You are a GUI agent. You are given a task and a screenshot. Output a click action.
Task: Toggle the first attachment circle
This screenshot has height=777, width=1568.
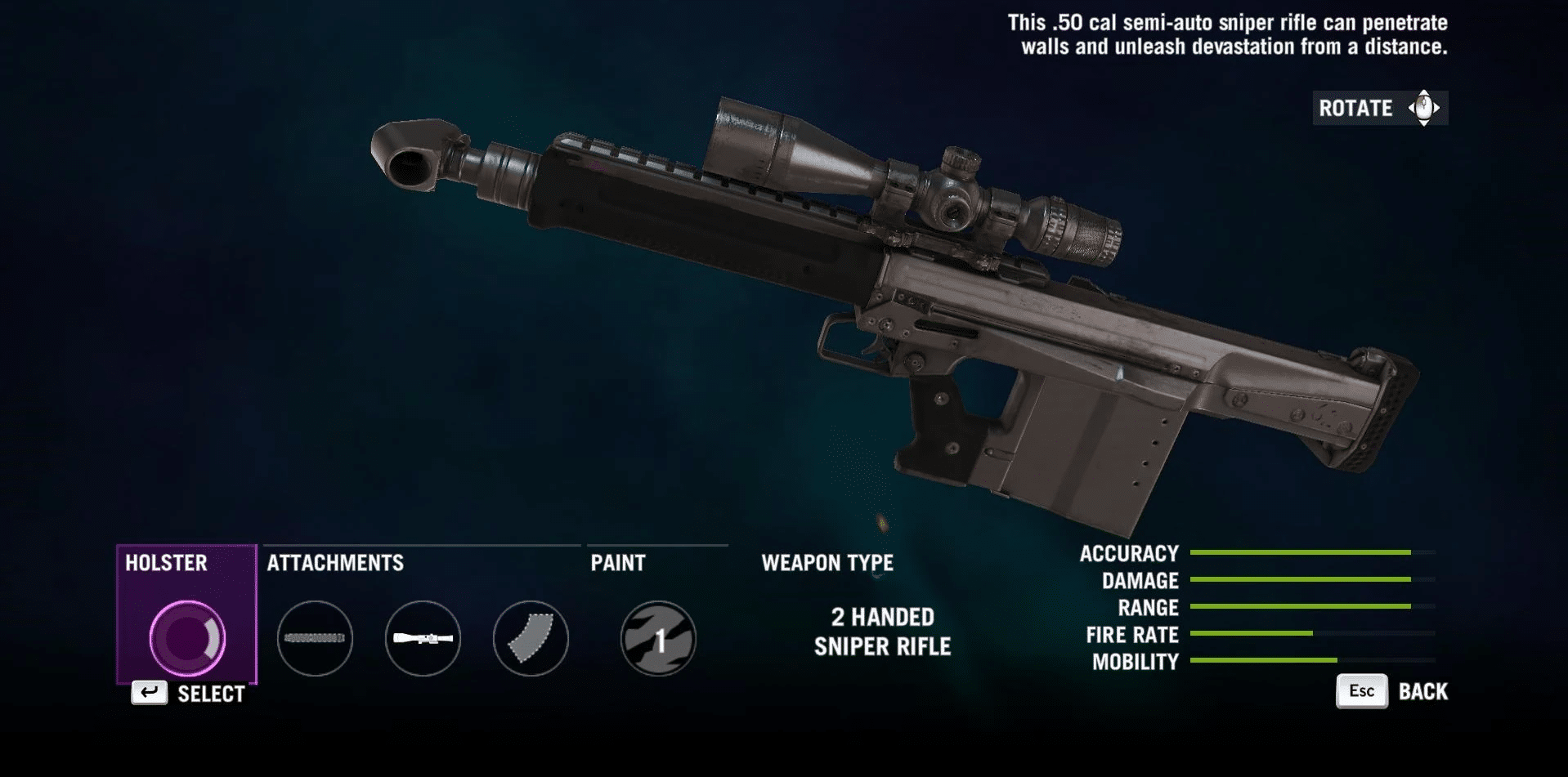[316, 640]
